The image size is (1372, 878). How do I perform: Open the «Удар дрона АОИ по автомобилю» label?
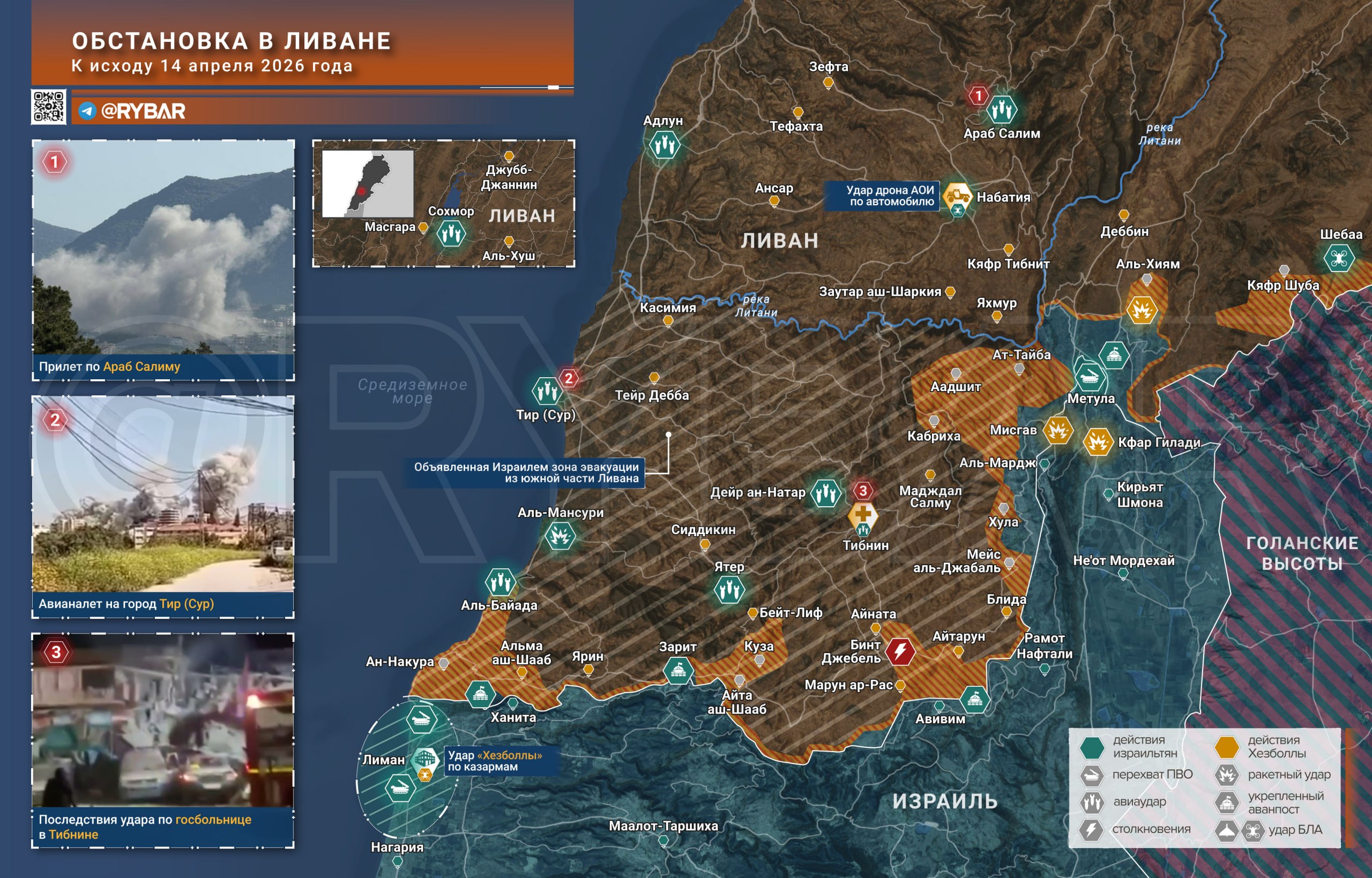point(882,196)
